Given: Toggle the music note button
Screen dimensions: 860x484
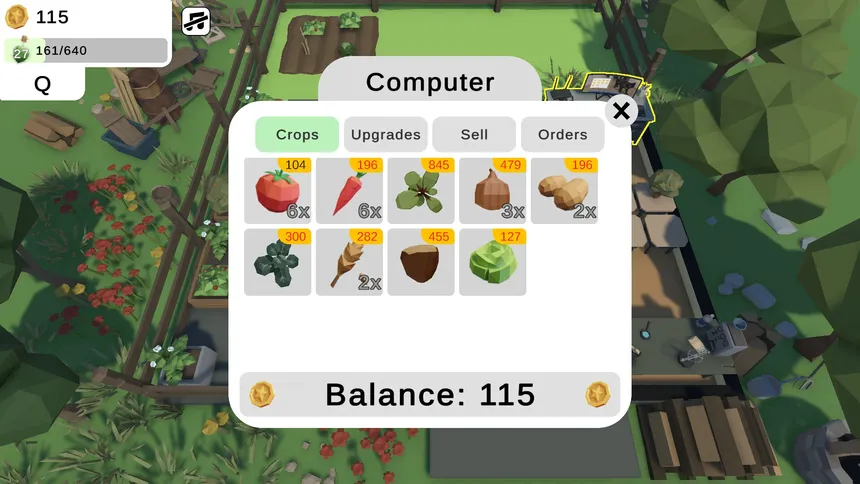Looking at the screenshot, I should (196, 21).
